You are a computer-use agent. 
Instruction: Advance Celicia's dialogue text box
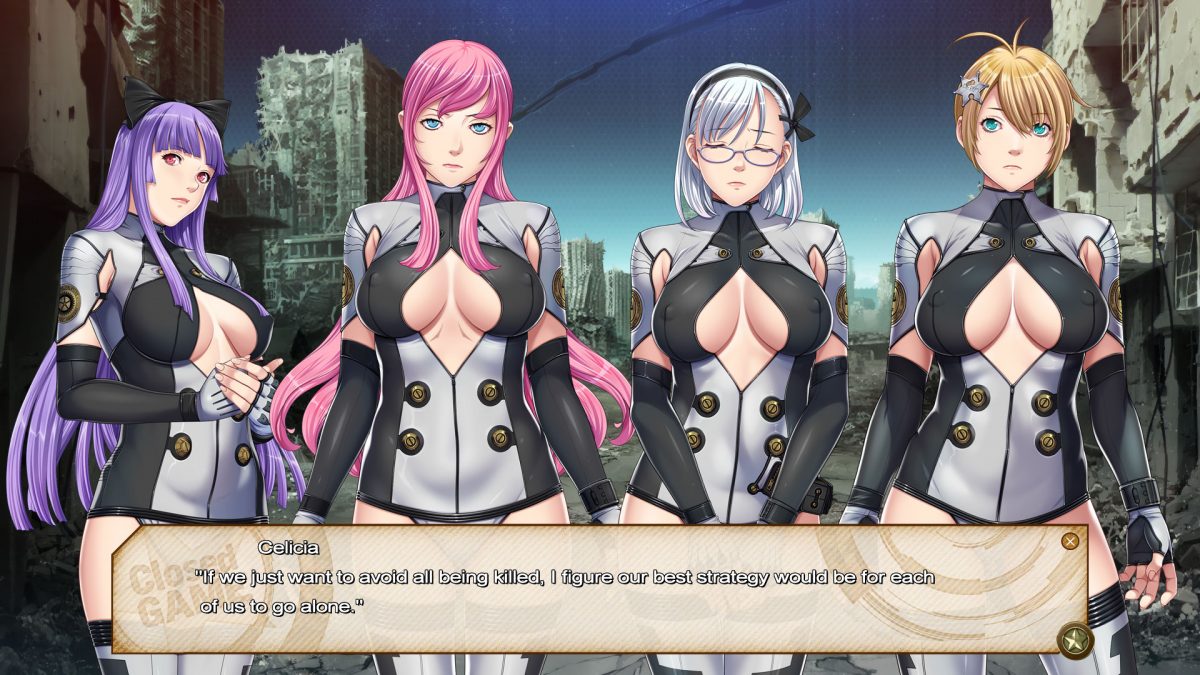(x=600, y=590)
